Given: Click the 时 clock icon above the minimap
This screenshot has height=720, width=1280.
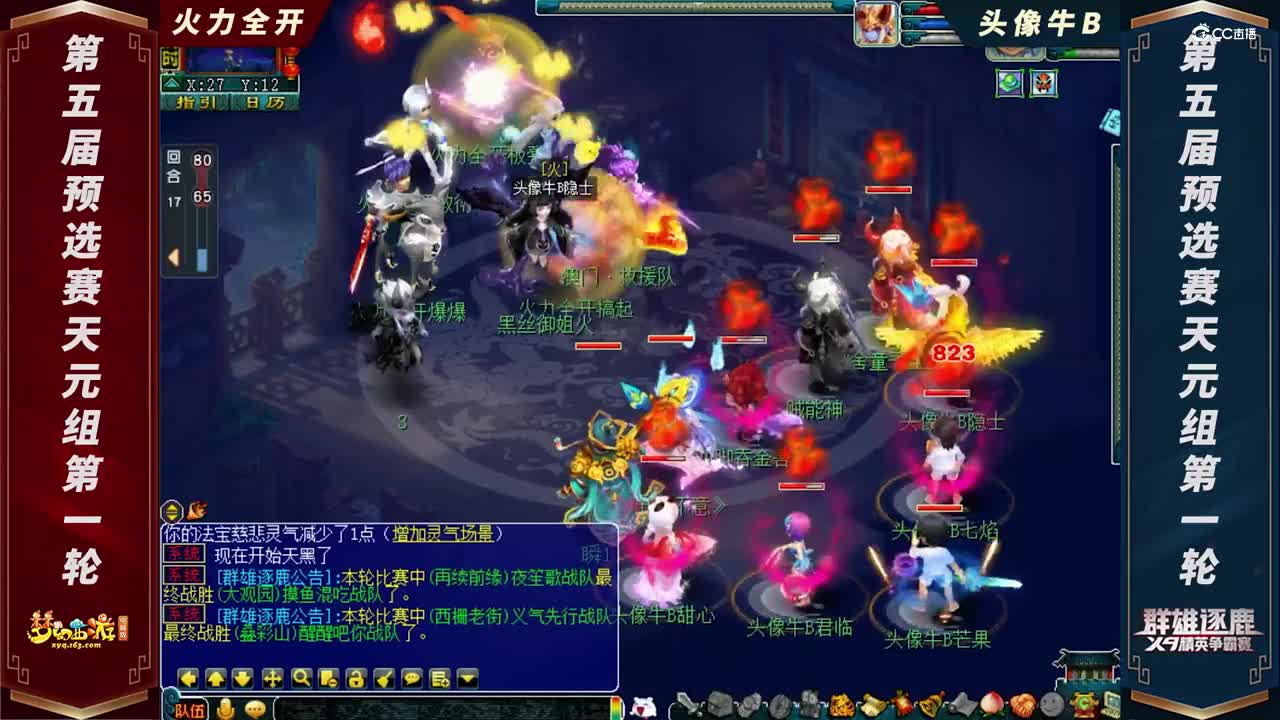Looking at the screenshot, I should click(170, 57).
